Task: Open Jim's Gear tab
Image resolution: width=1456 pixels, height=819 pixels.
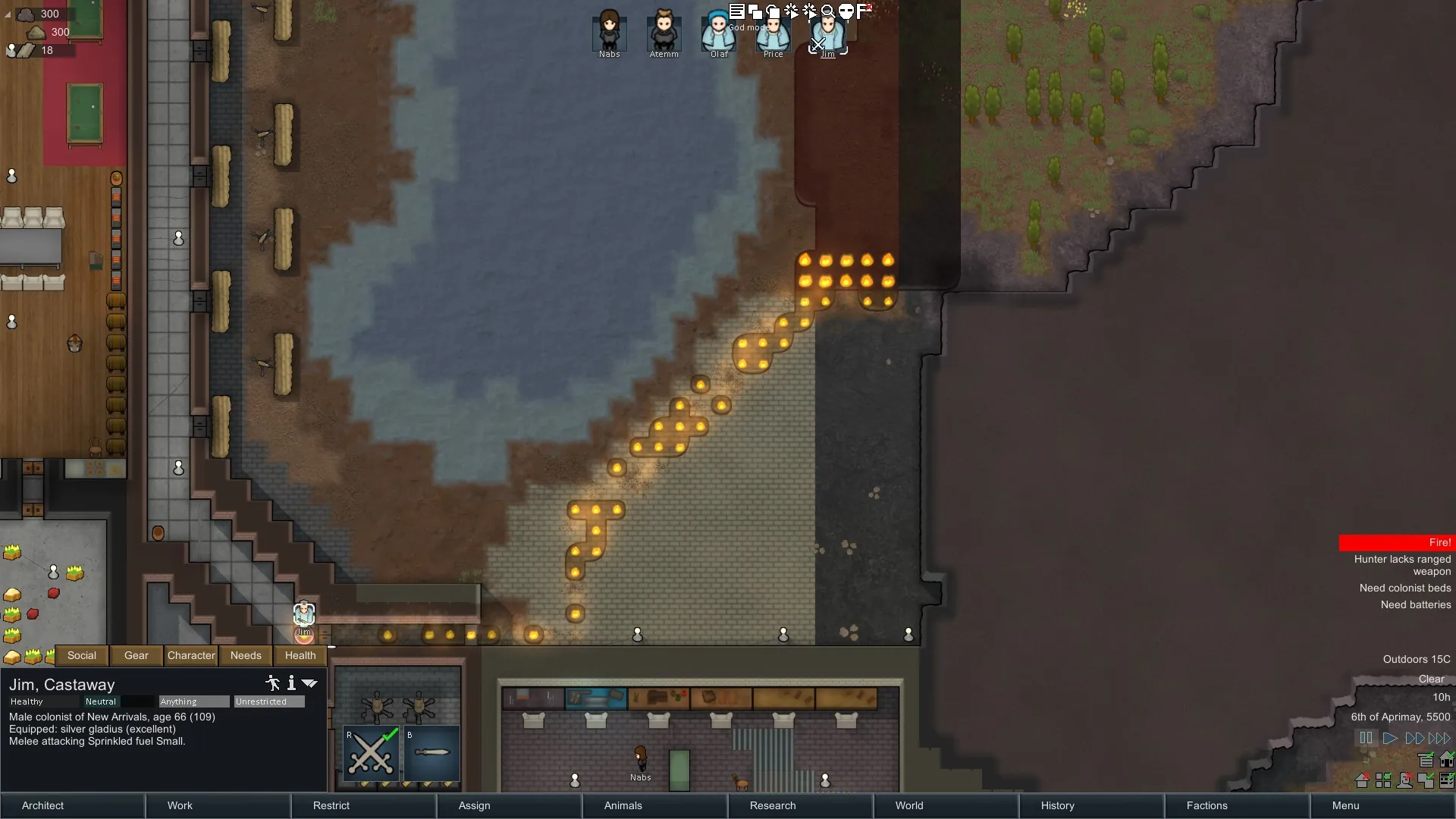Action: [x=136, y=655]
